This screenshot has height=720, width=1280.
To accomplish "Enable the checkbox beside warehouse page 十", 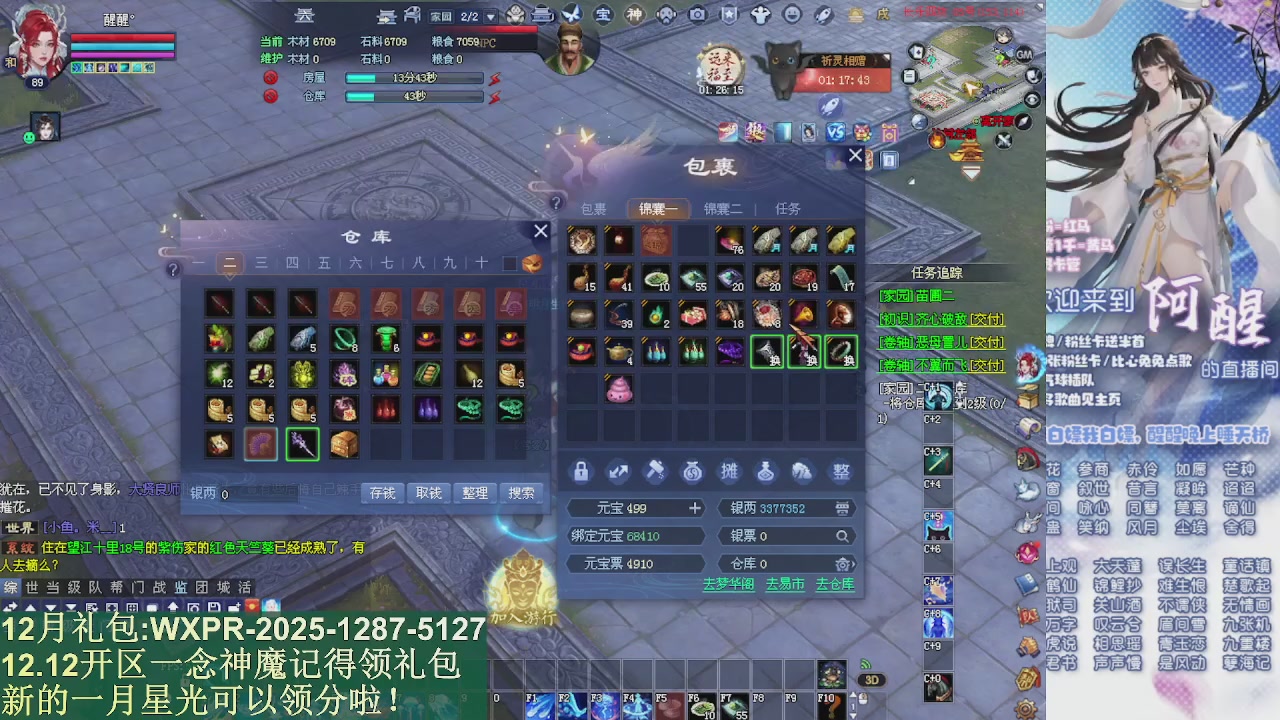I will click(509, 263).
